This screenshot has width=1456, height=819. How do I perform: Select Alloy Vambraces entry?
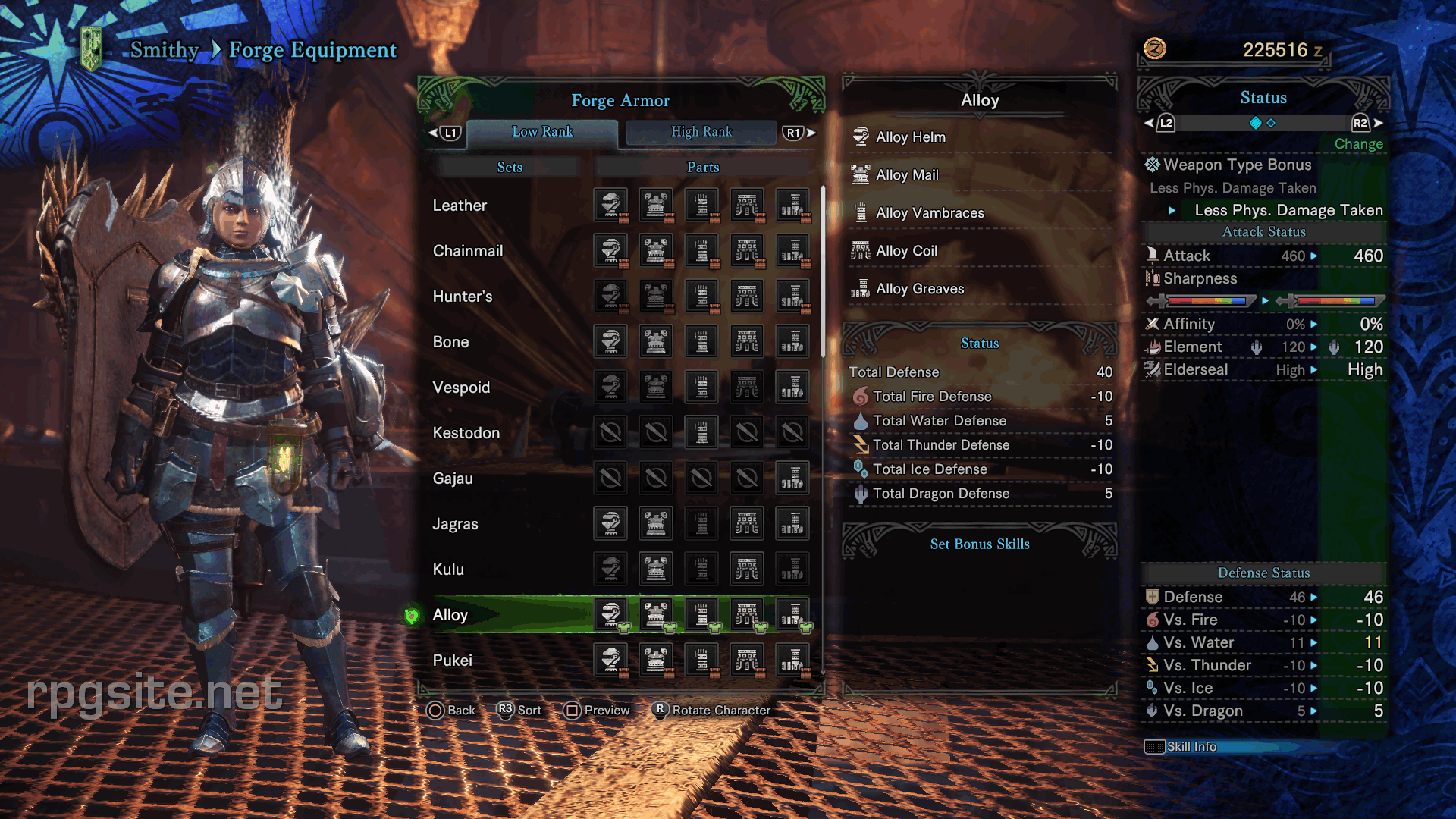pos(930,213)
